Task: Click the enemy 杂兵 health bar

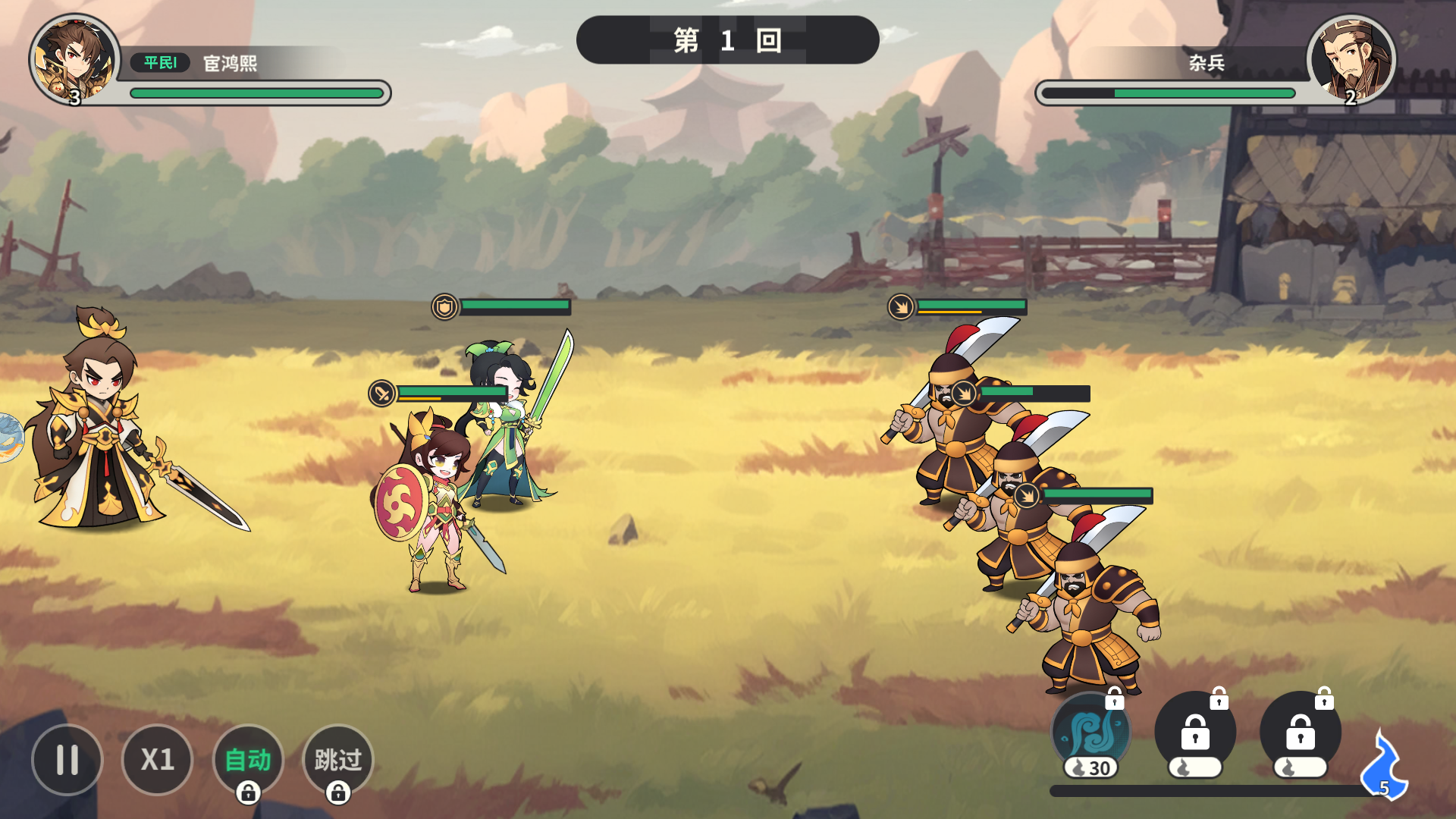Action: click(1169, 92)
